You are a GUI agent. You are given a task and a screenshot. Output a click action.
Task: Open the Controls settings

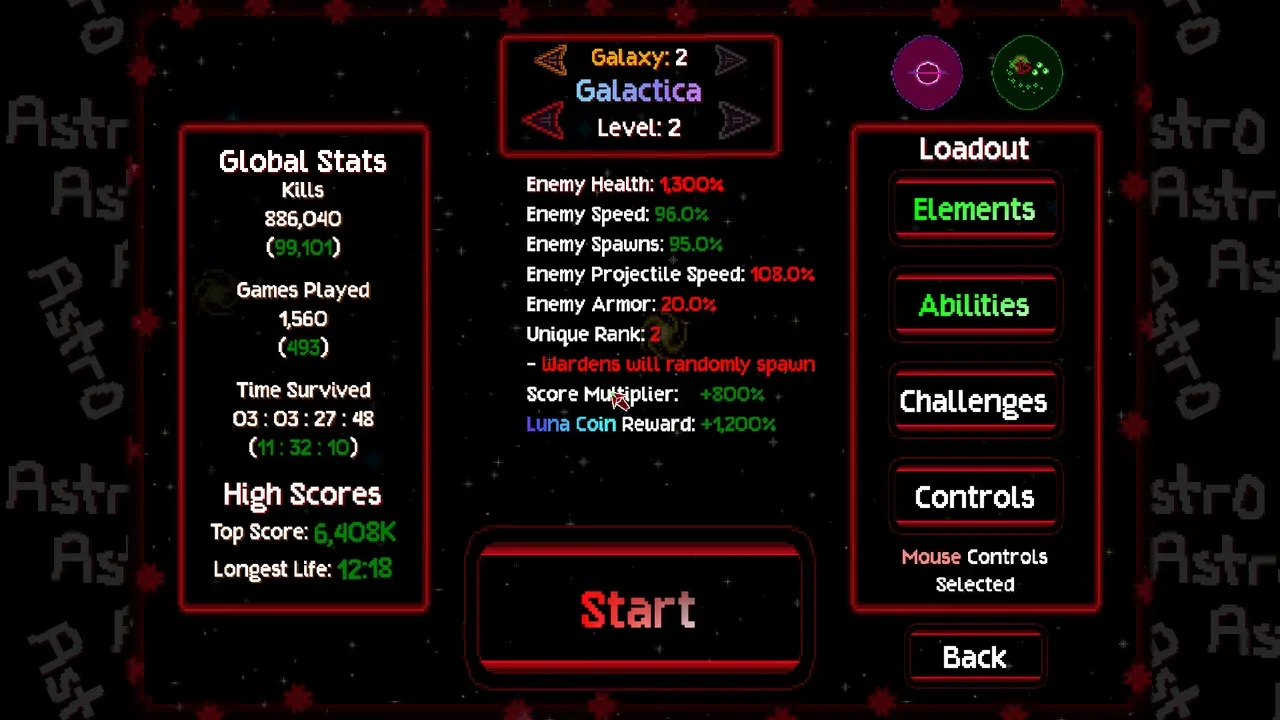[x=974, y=497]
